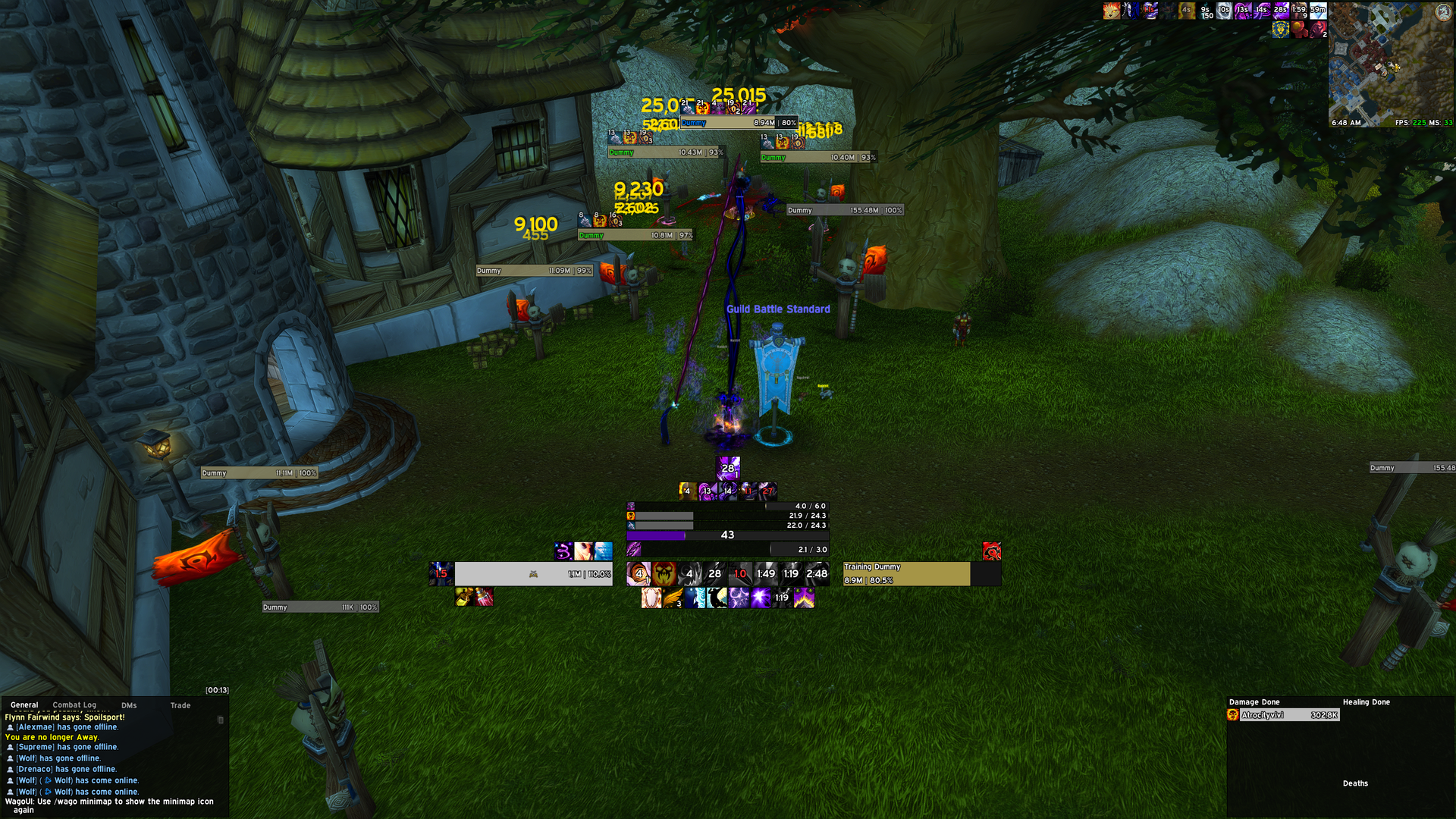Activate the orange skull ability icon
The height and width of the screenshot is (819, 1456).
664,574
